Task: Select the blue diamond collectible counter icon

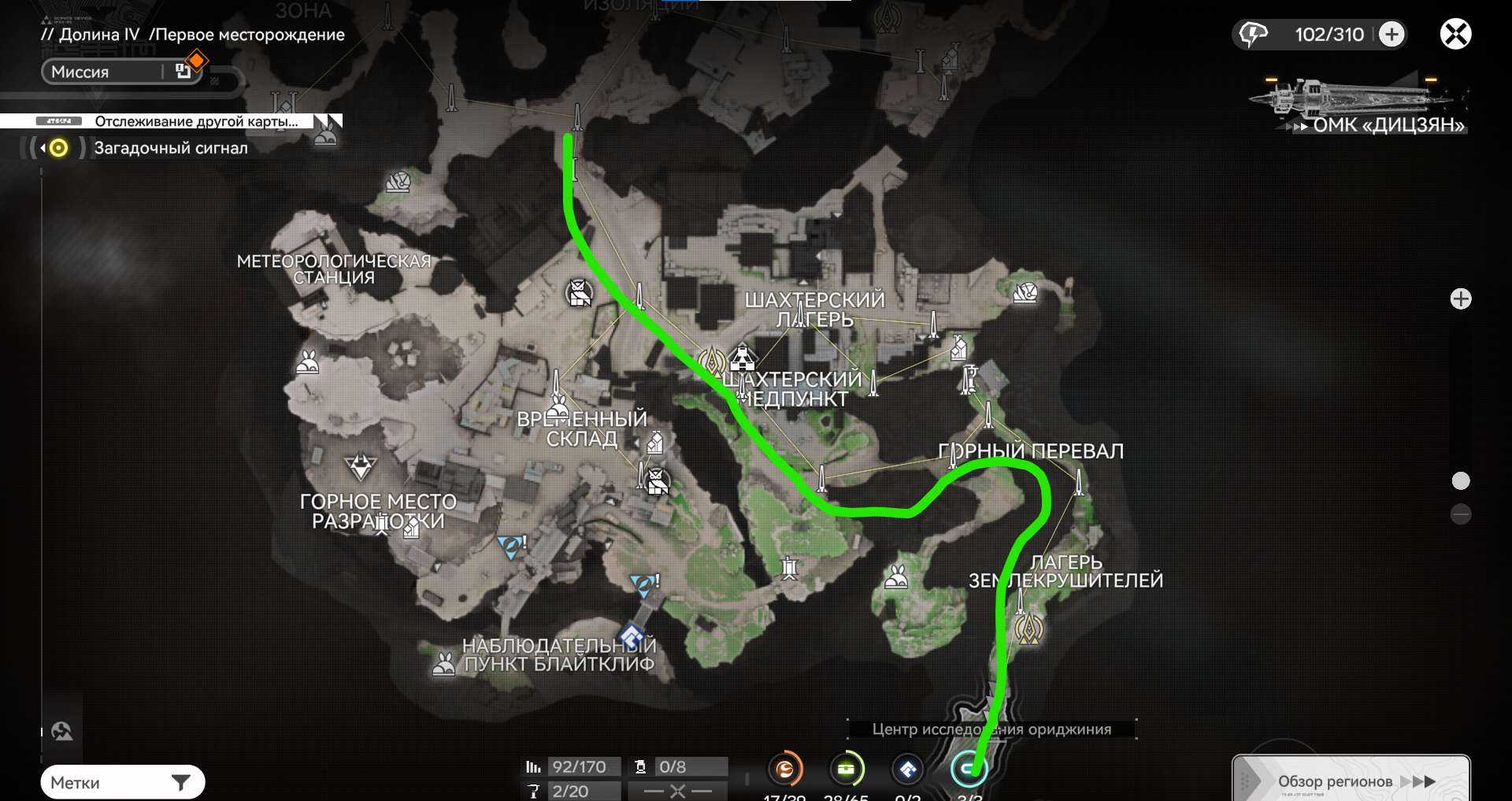Action: click(908, 769)
